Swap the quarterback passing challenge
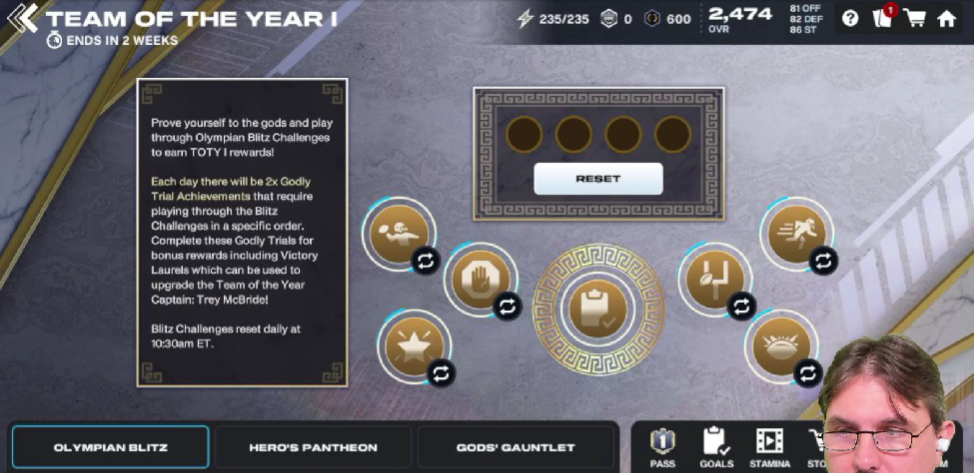 point(425,262)
